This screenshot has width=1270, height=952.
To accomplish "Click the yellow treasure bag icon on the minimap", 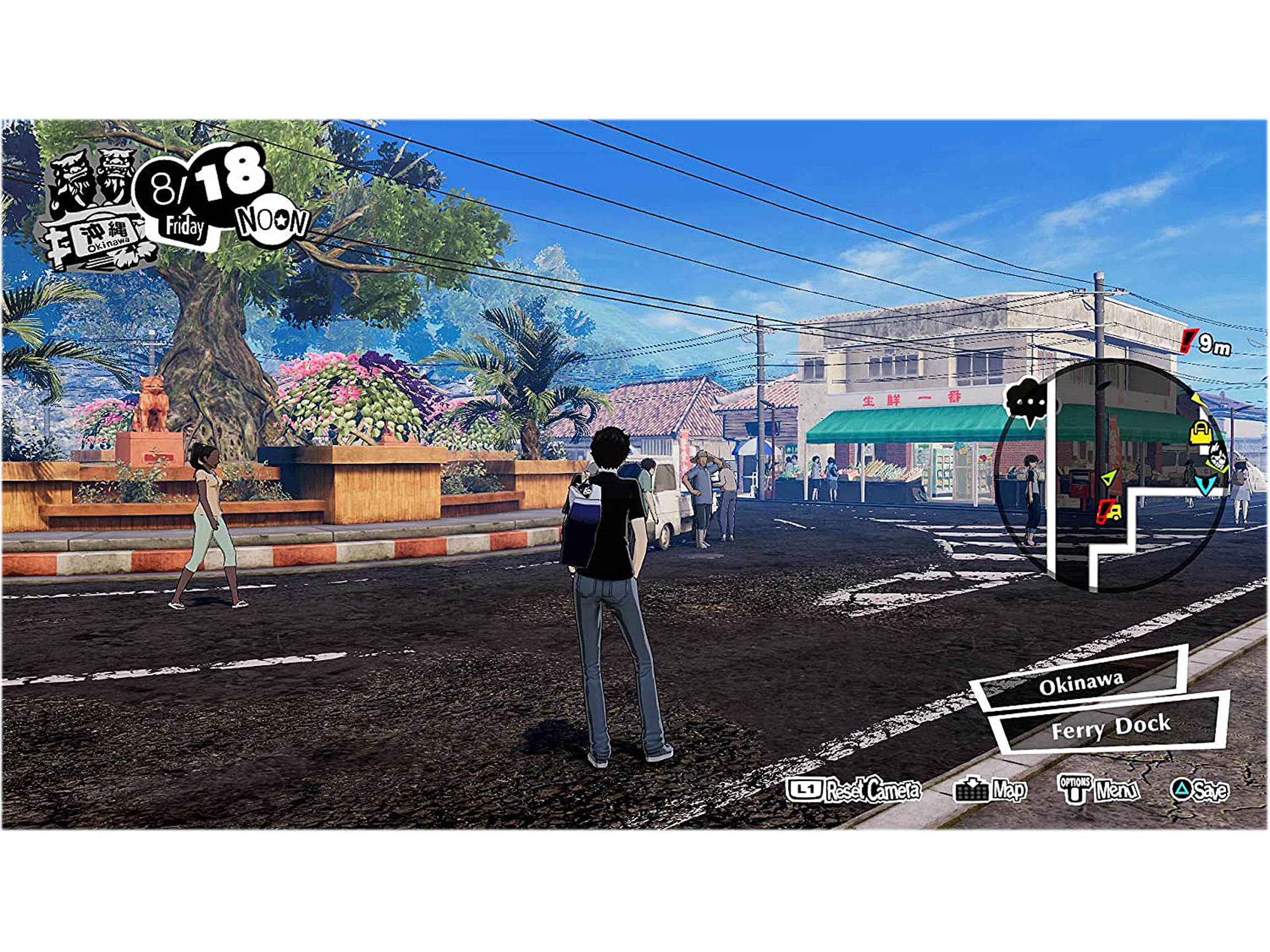I will click(1201, 434).
